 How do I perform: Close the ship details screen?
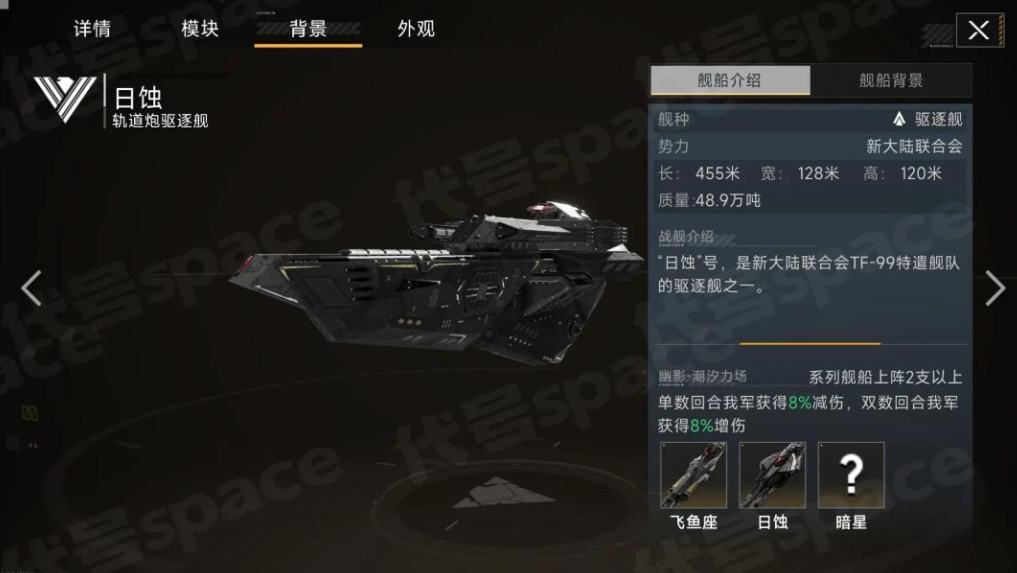tap(979, 30)
